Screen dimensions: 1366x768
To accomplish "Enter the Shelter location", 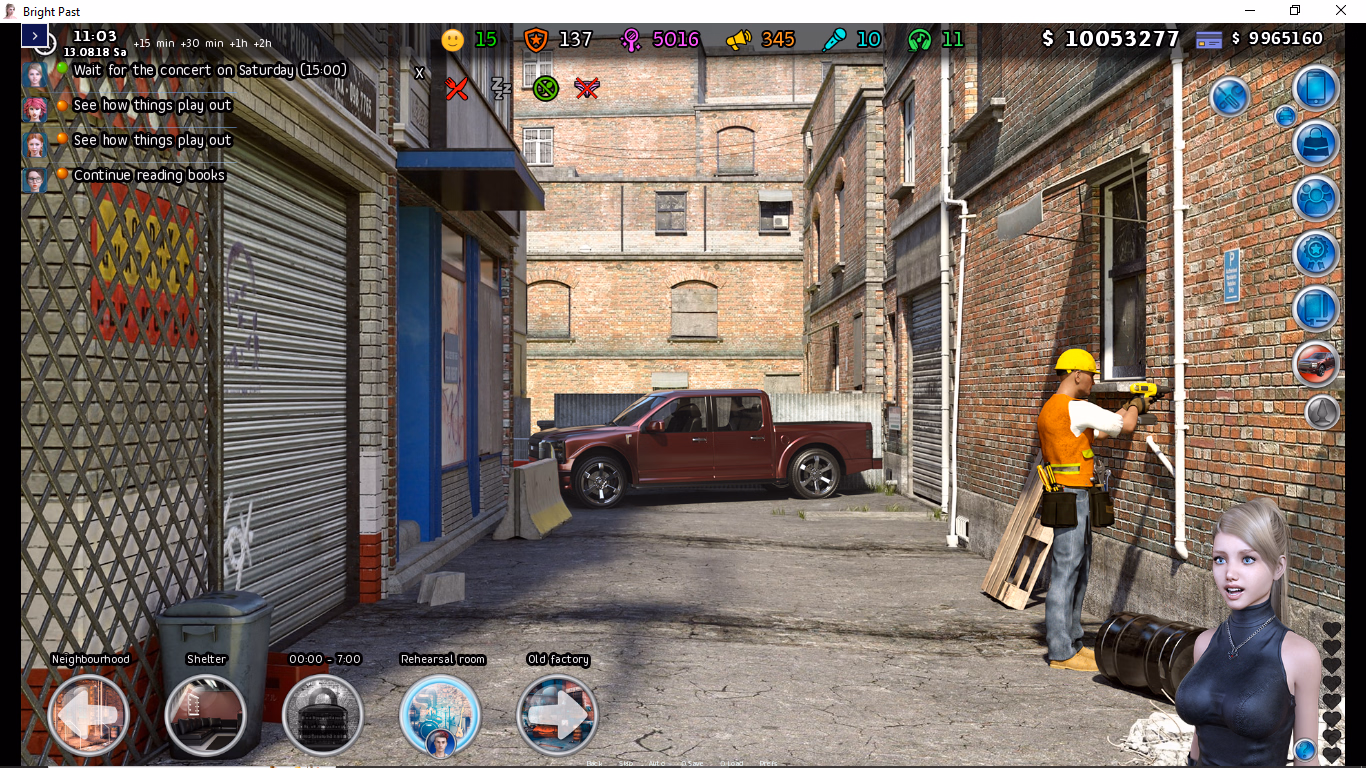I will pos(206,715).
